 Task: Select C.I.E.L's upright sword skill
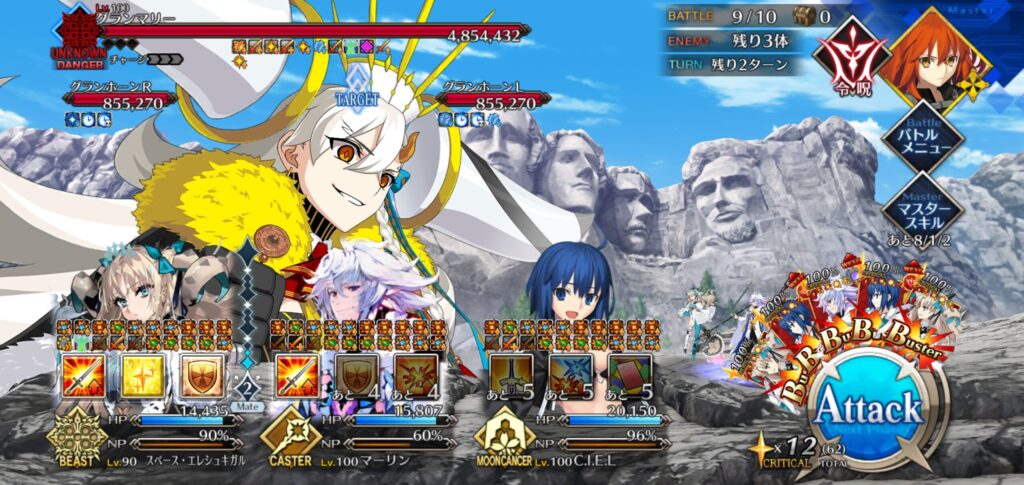[x=510, y=376]
